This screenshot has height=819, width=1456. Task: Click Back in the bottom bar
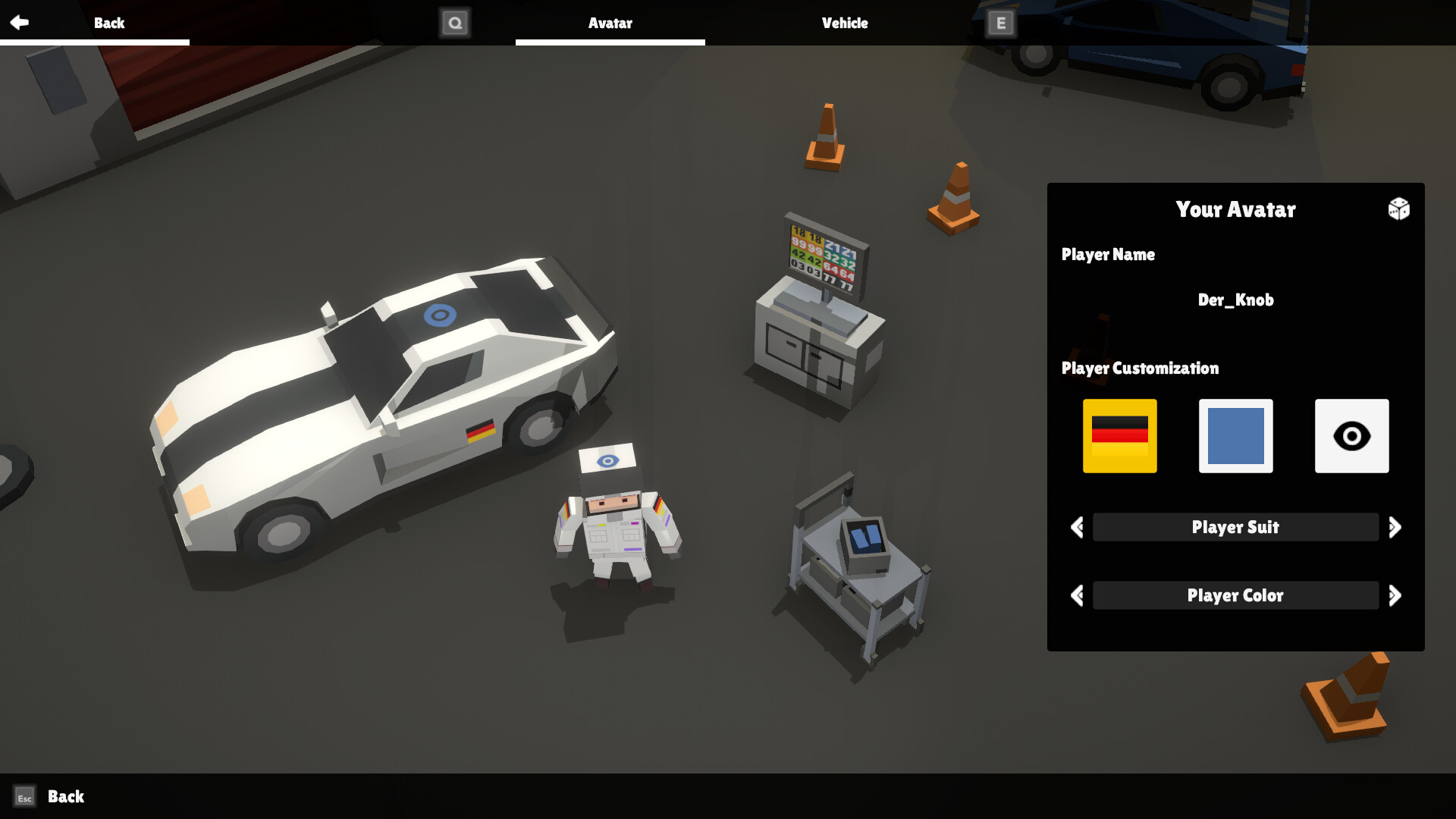click(64, 797)
